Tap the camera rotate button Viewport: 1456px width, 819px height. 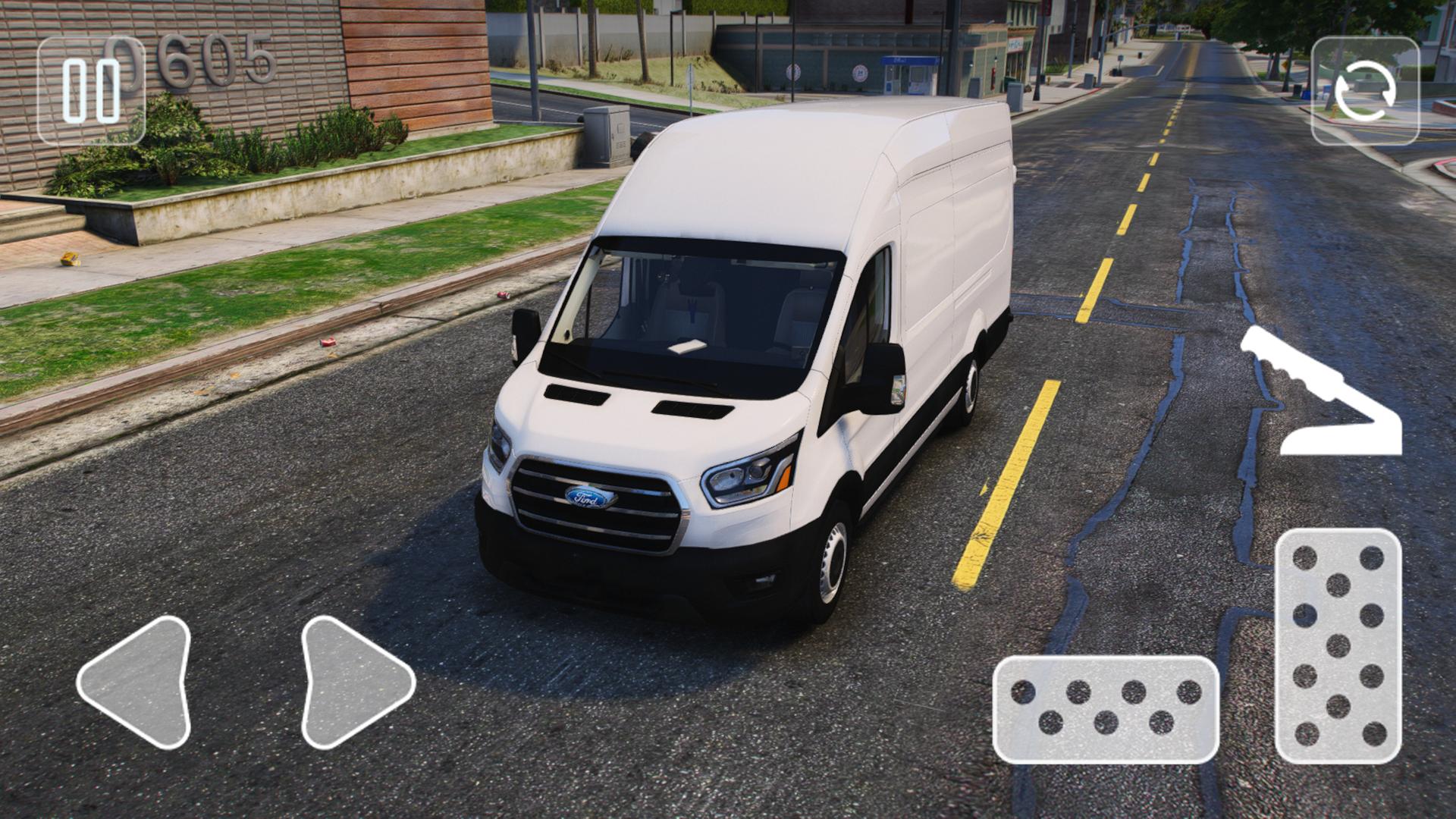pyautogui.click(x=1365, y=91)
